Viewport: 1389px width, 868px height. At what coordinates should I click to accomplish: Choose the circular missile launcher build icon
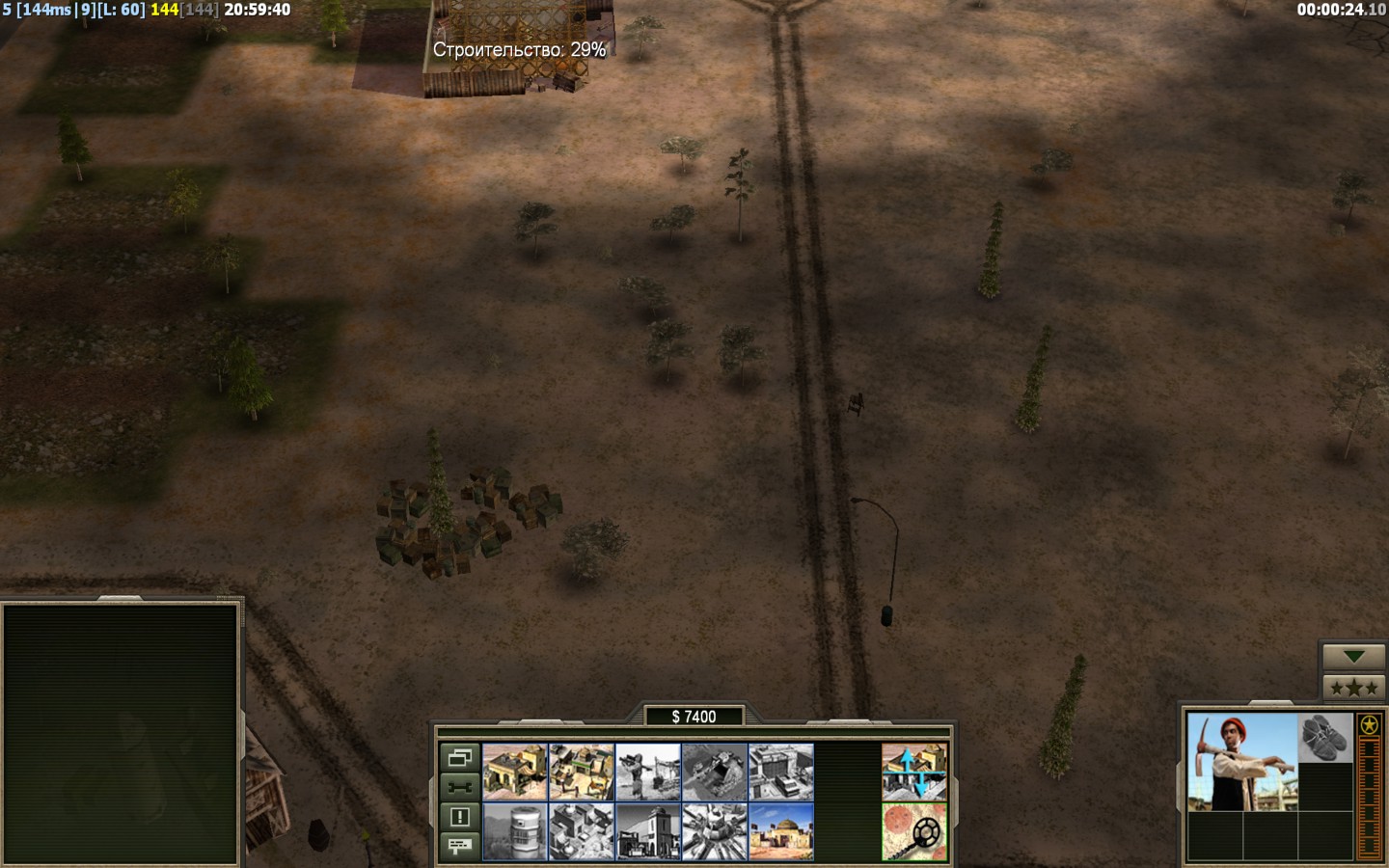tap(715, 831)
